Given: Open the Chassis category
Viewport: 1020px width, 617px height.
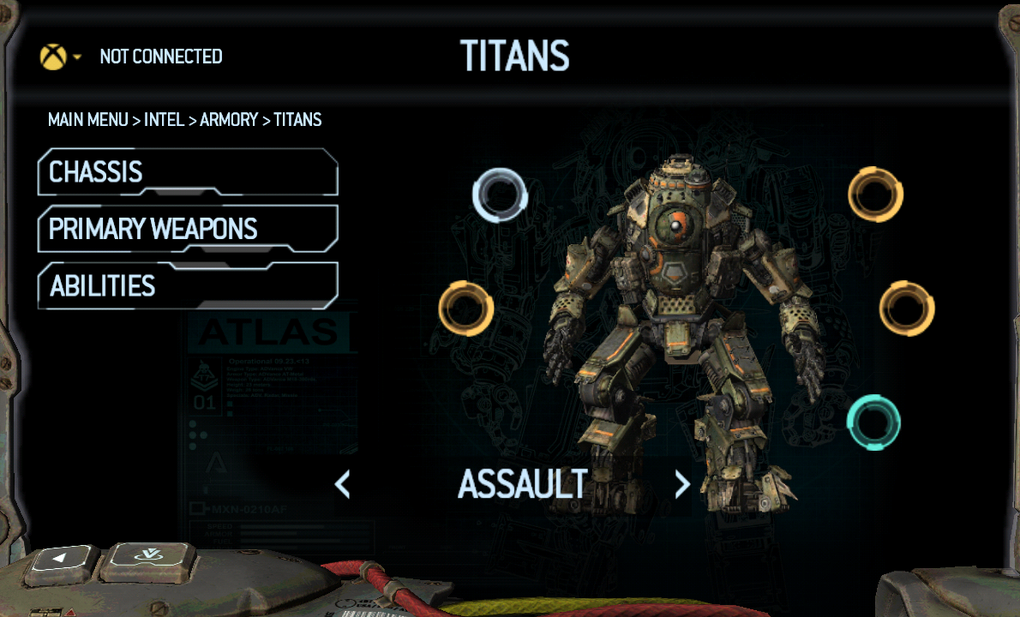Looking at the screenshot, I should tap(187, 172).
